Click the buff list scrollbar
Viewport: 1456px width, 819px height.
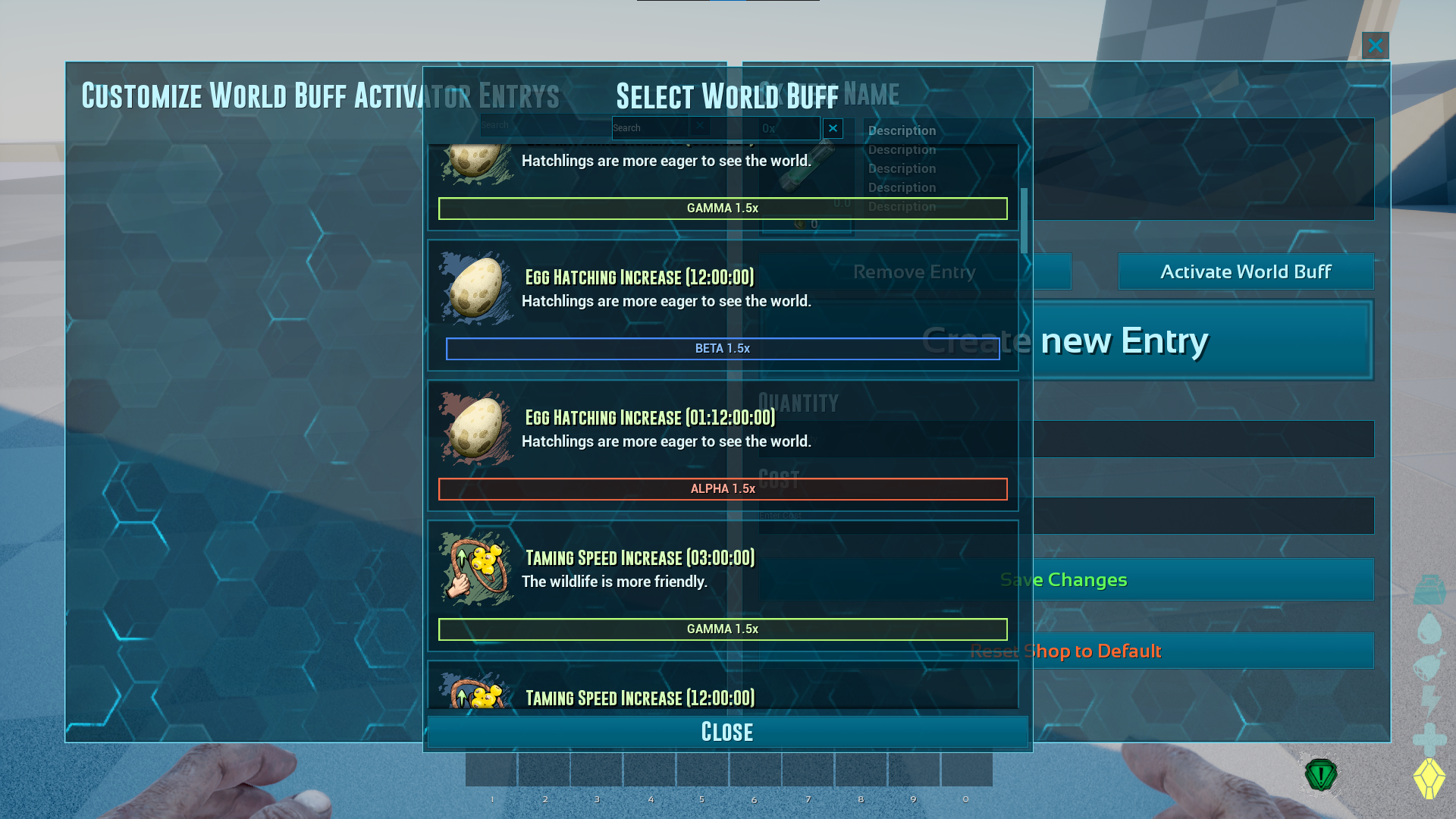(1024, 221)
